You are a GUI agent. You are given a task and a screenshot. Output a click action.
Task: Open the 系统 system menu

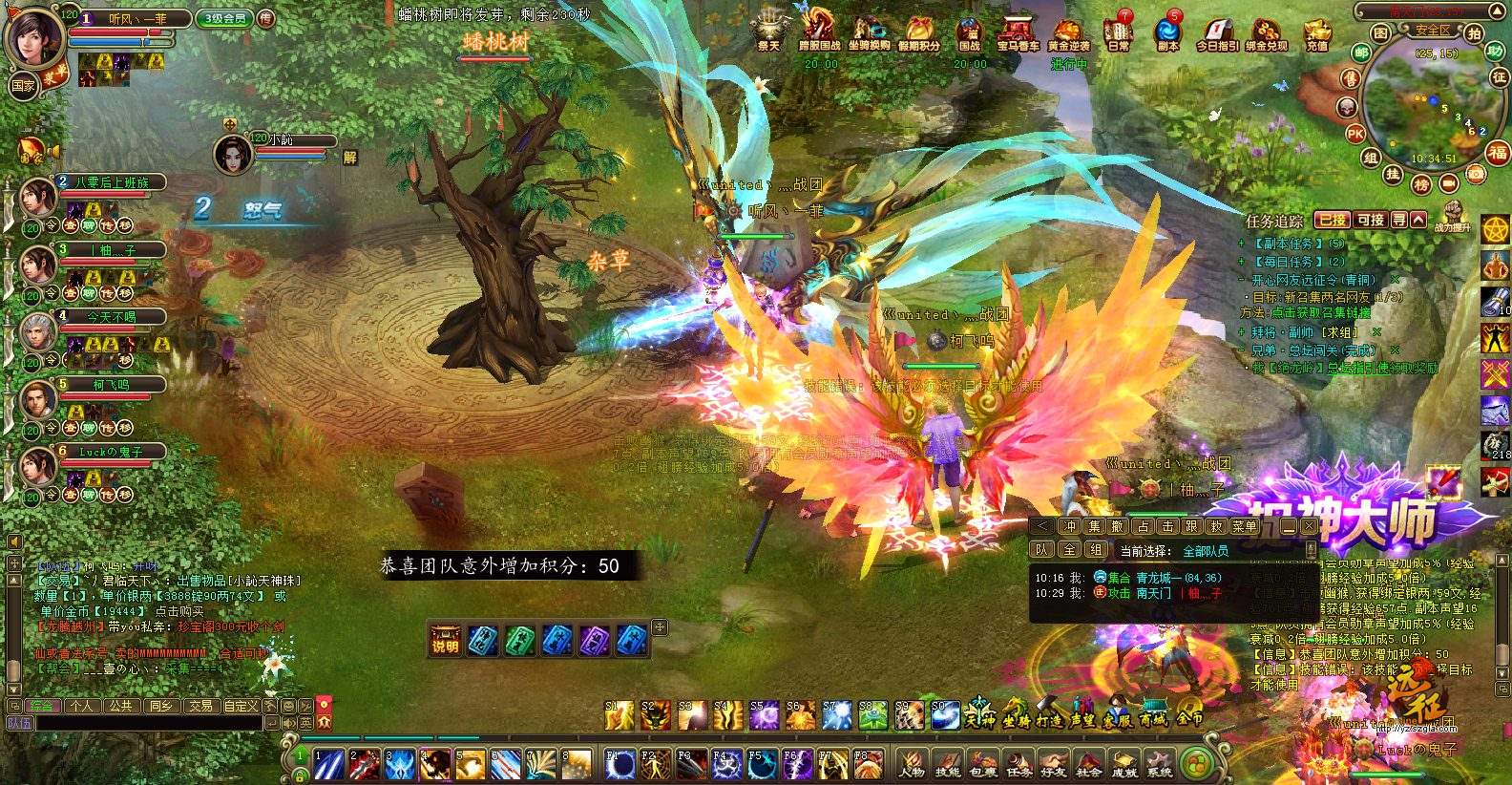(1160, 764)
